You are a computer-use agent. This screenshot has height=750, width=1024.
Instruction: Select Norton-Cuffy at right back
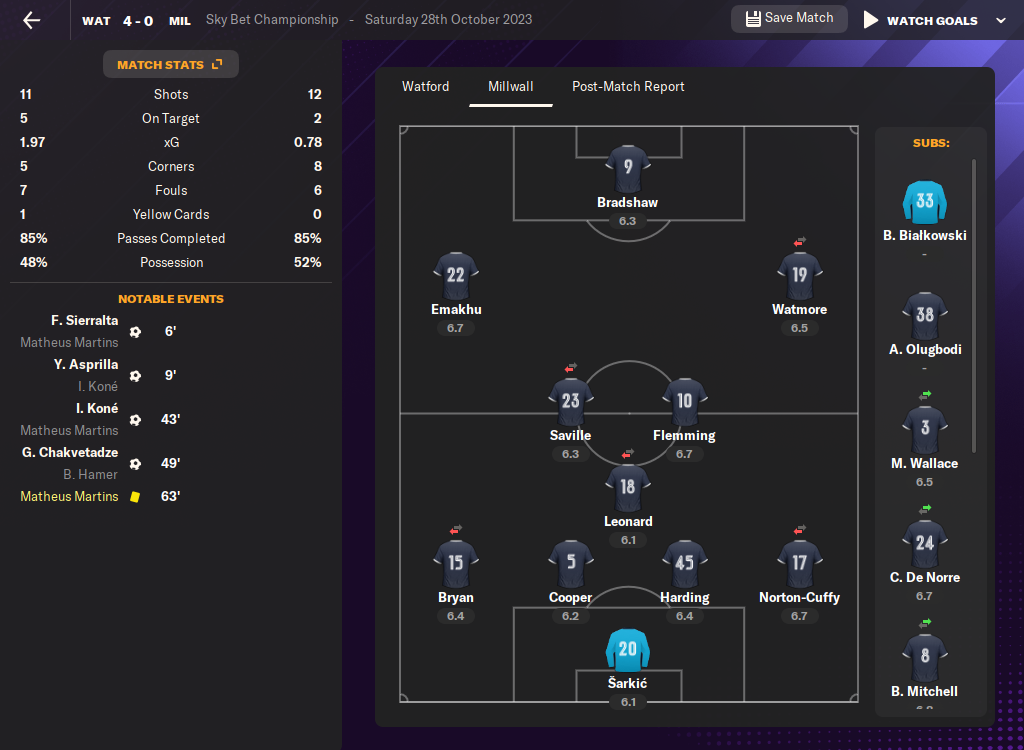pyautogui.click(x=799, y=563)
